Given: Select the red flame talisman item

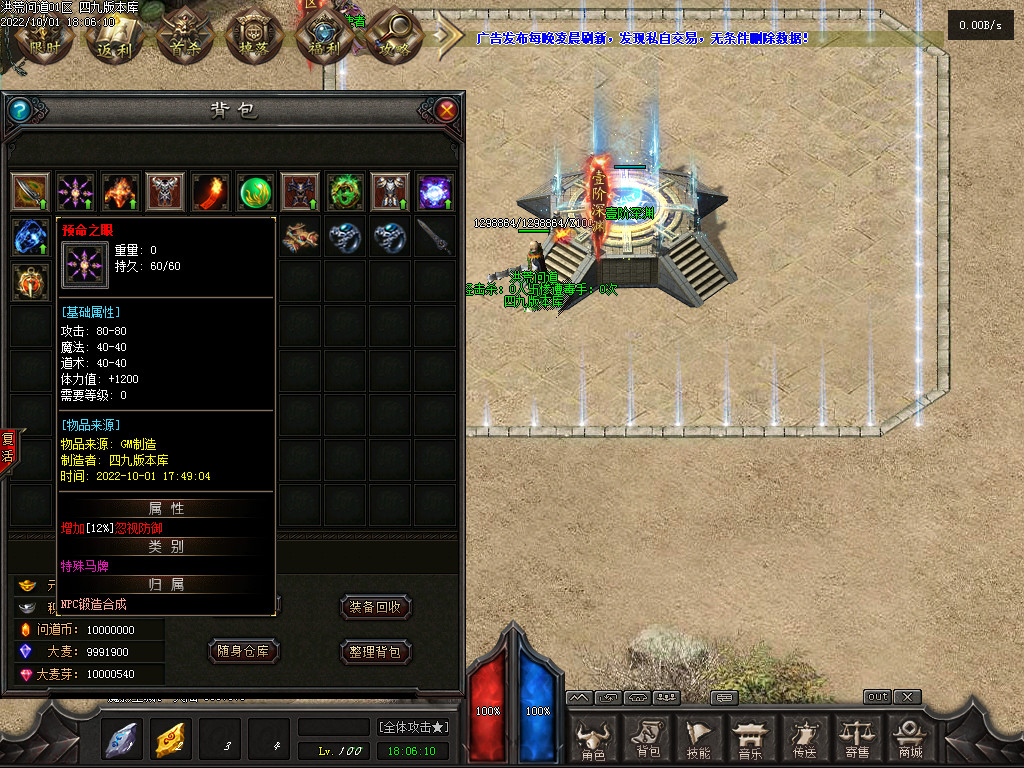Looking at the screenshot, I should pos(210,191).
